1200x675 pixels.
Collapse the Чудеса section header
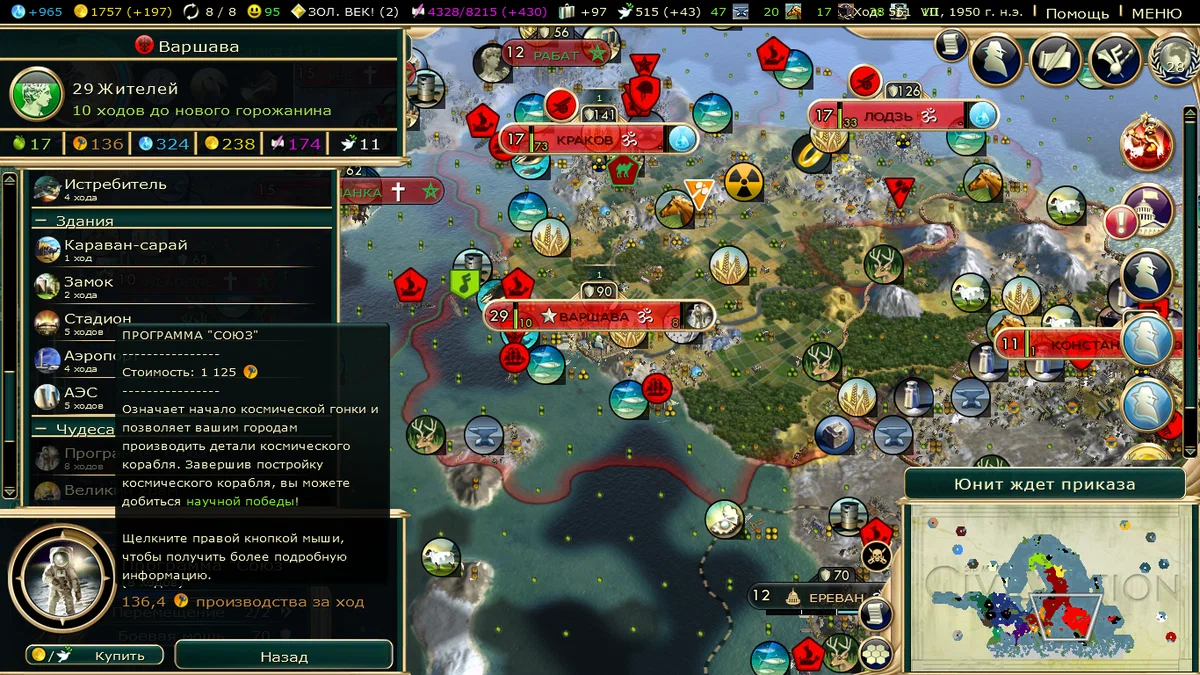tap(74, 429)
